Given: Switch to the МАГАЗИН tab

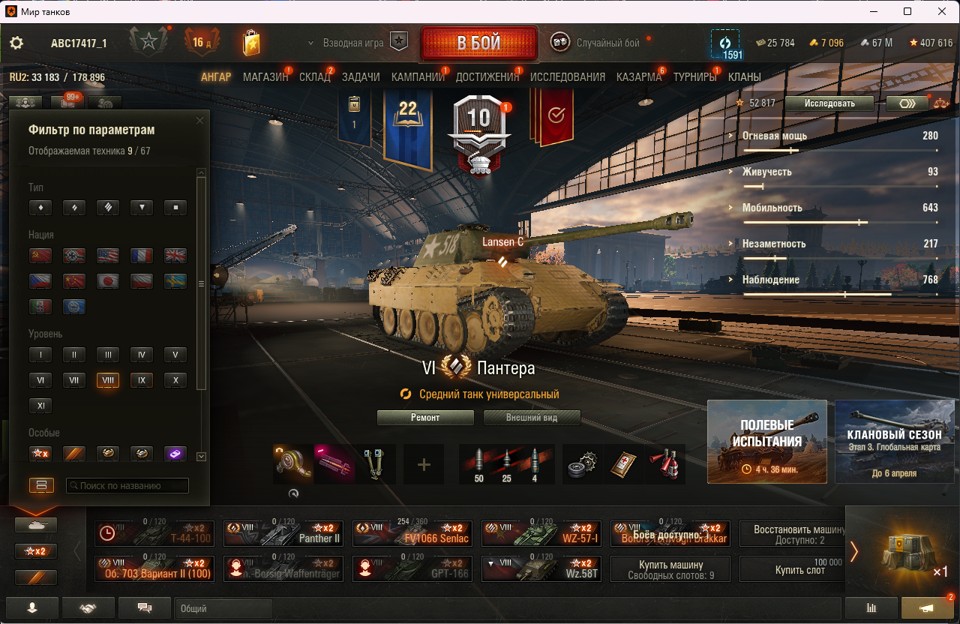Looking at the screenshot, I should (x=265, y=77).
